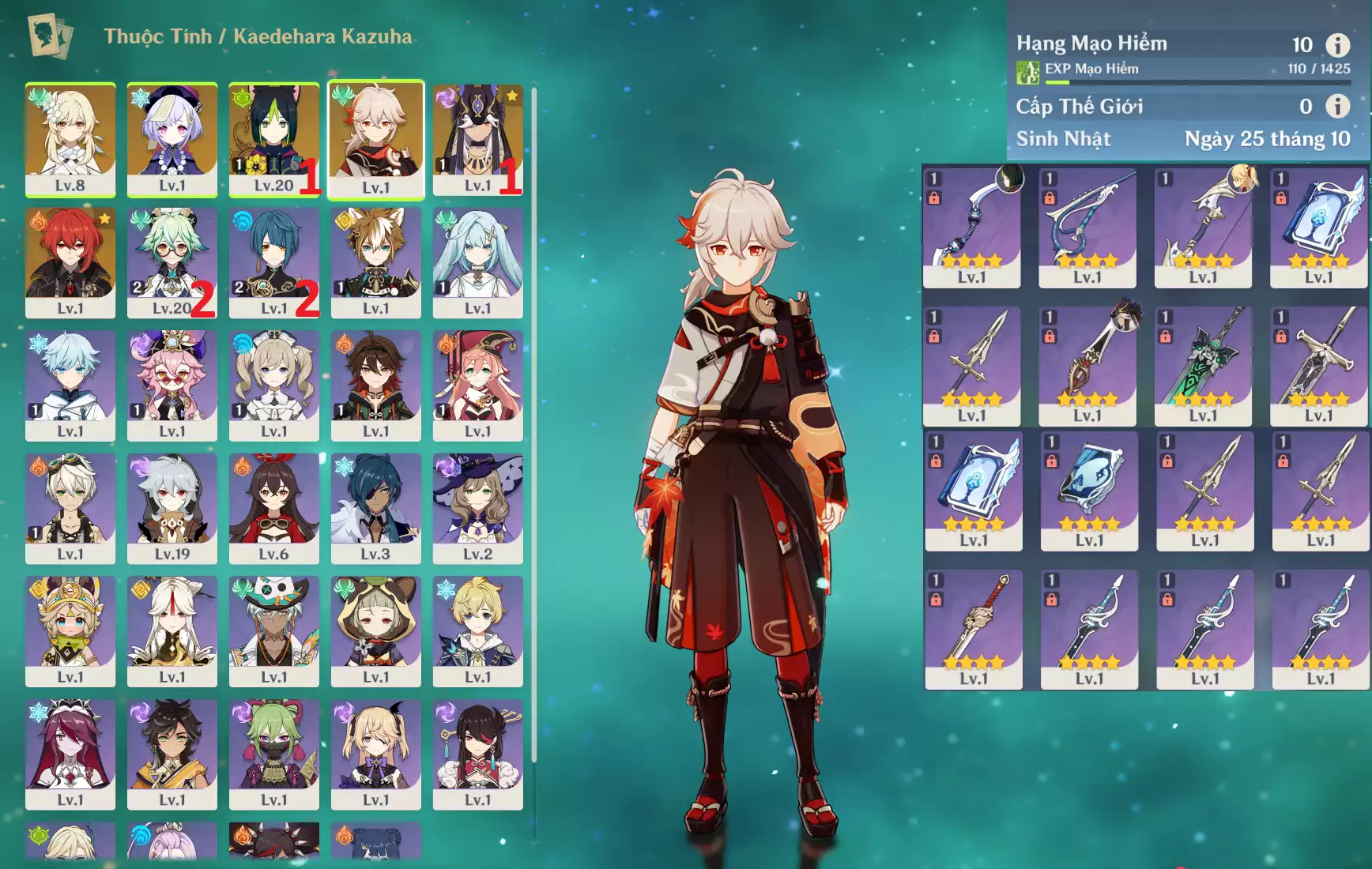Select Tighnari's Lv.20 character card

click(274, 139)
